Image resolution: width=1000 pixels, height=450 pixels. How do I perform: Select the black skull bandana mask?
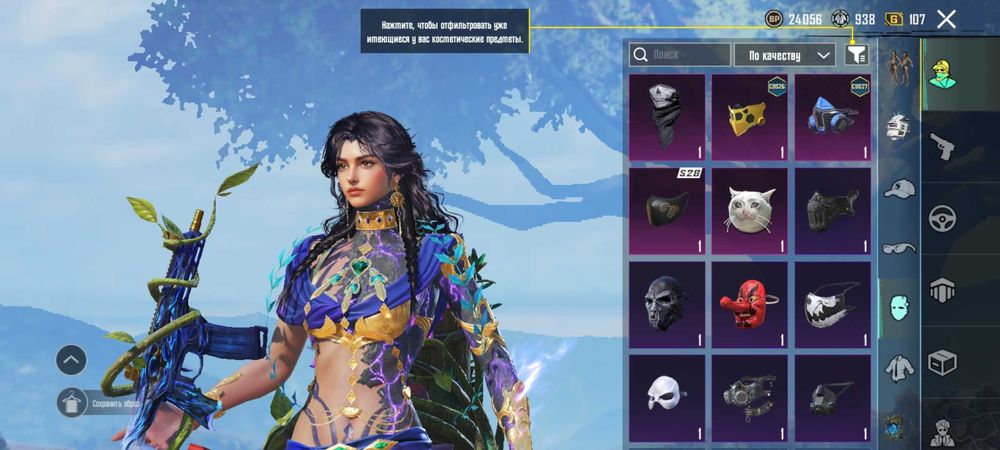[x=667, y=116]
